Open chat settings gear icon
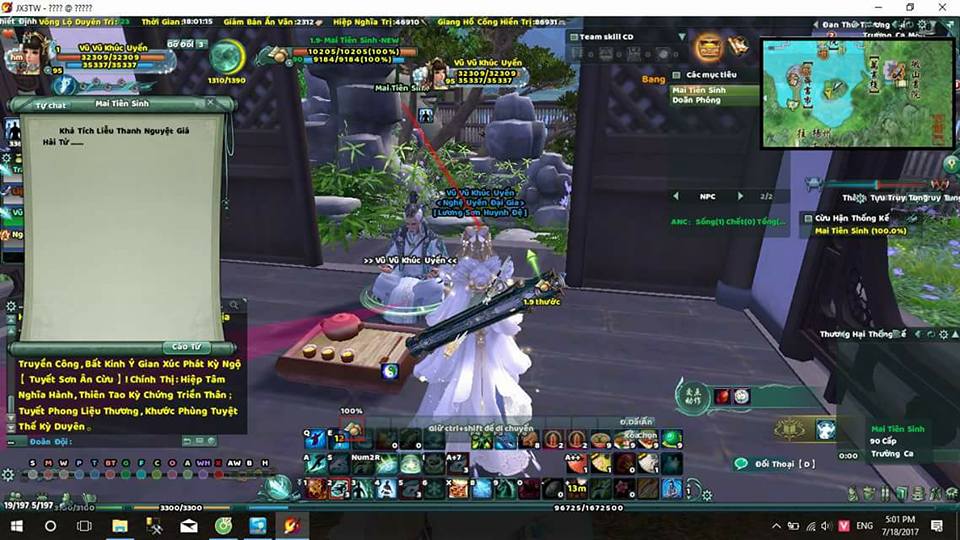This screenshot has width=960, height=540. [x=10, y=307]
